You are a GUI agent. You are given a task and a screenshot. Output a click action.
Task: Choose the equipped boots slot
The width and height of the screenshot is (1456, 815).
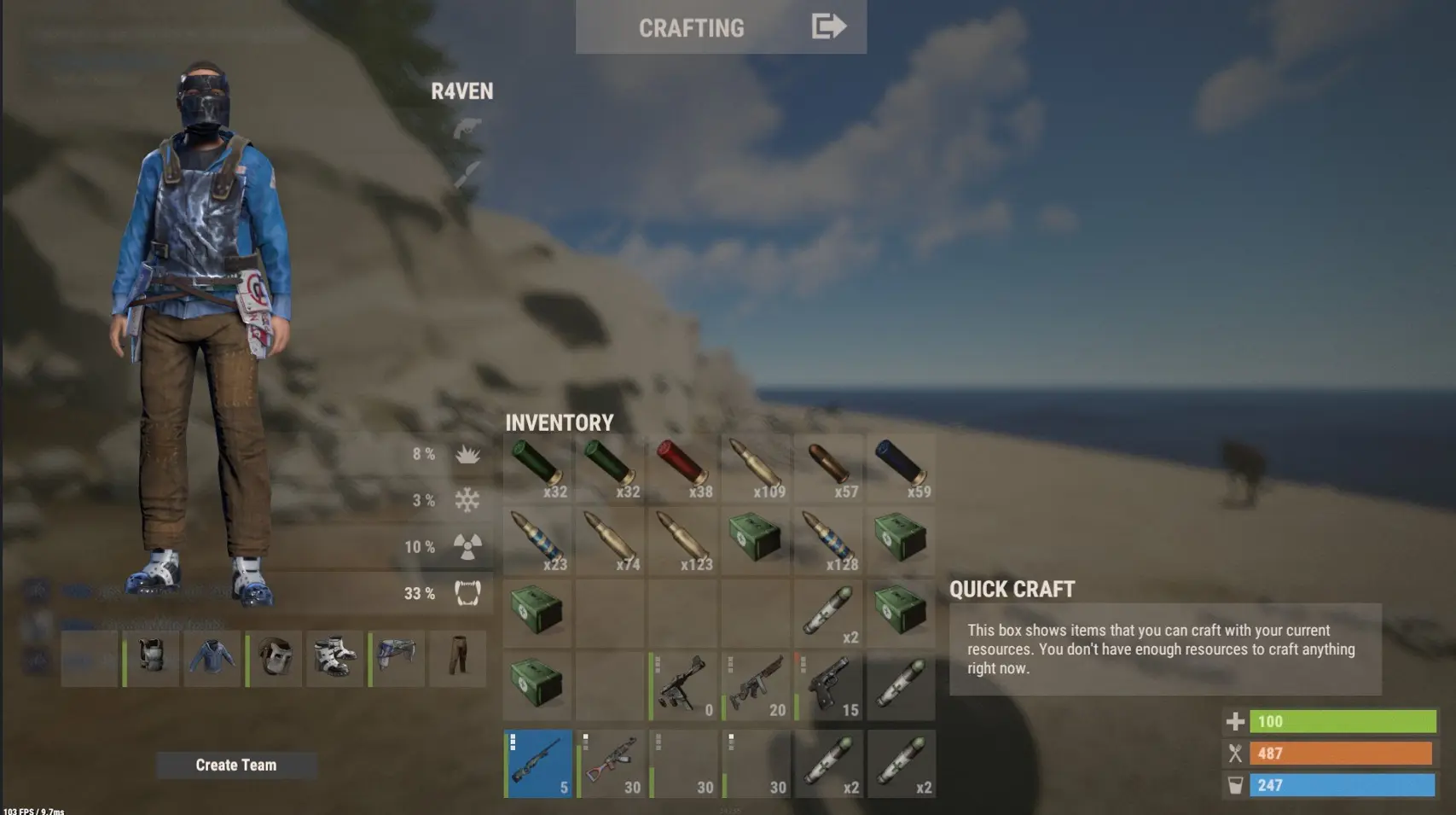click(x=334, y=658)
